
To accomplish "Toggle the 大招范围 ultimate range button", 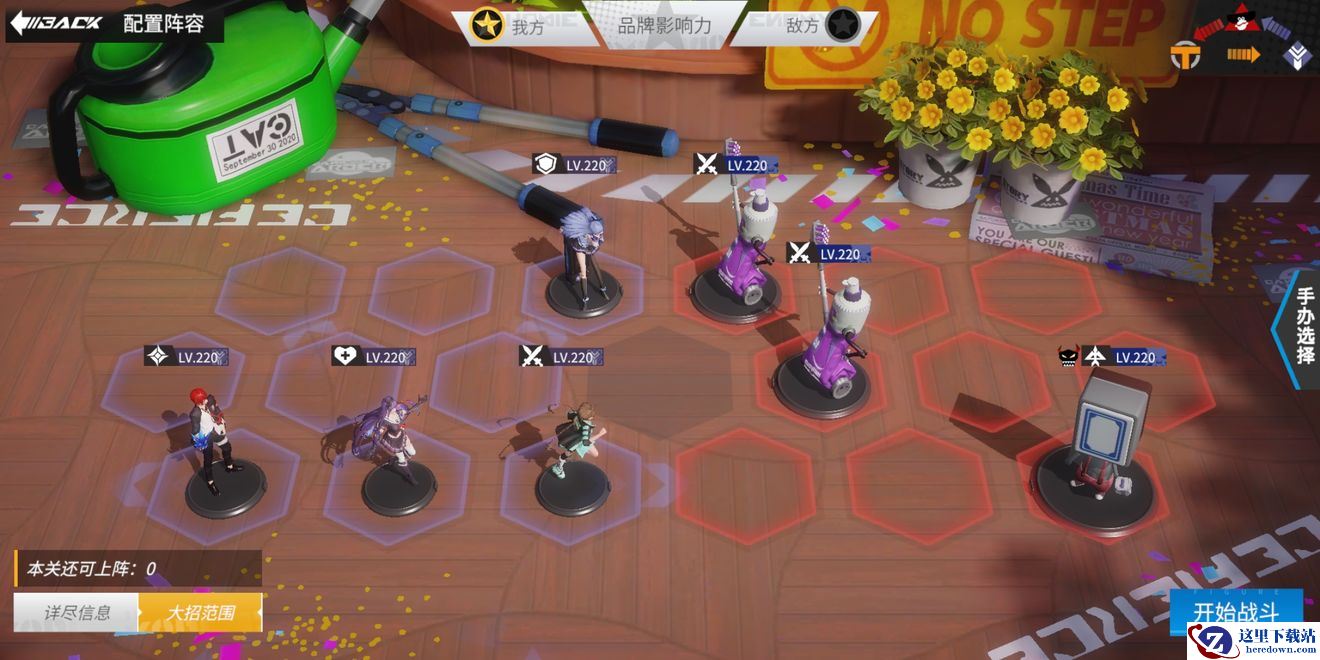I will tap(200, 612).
